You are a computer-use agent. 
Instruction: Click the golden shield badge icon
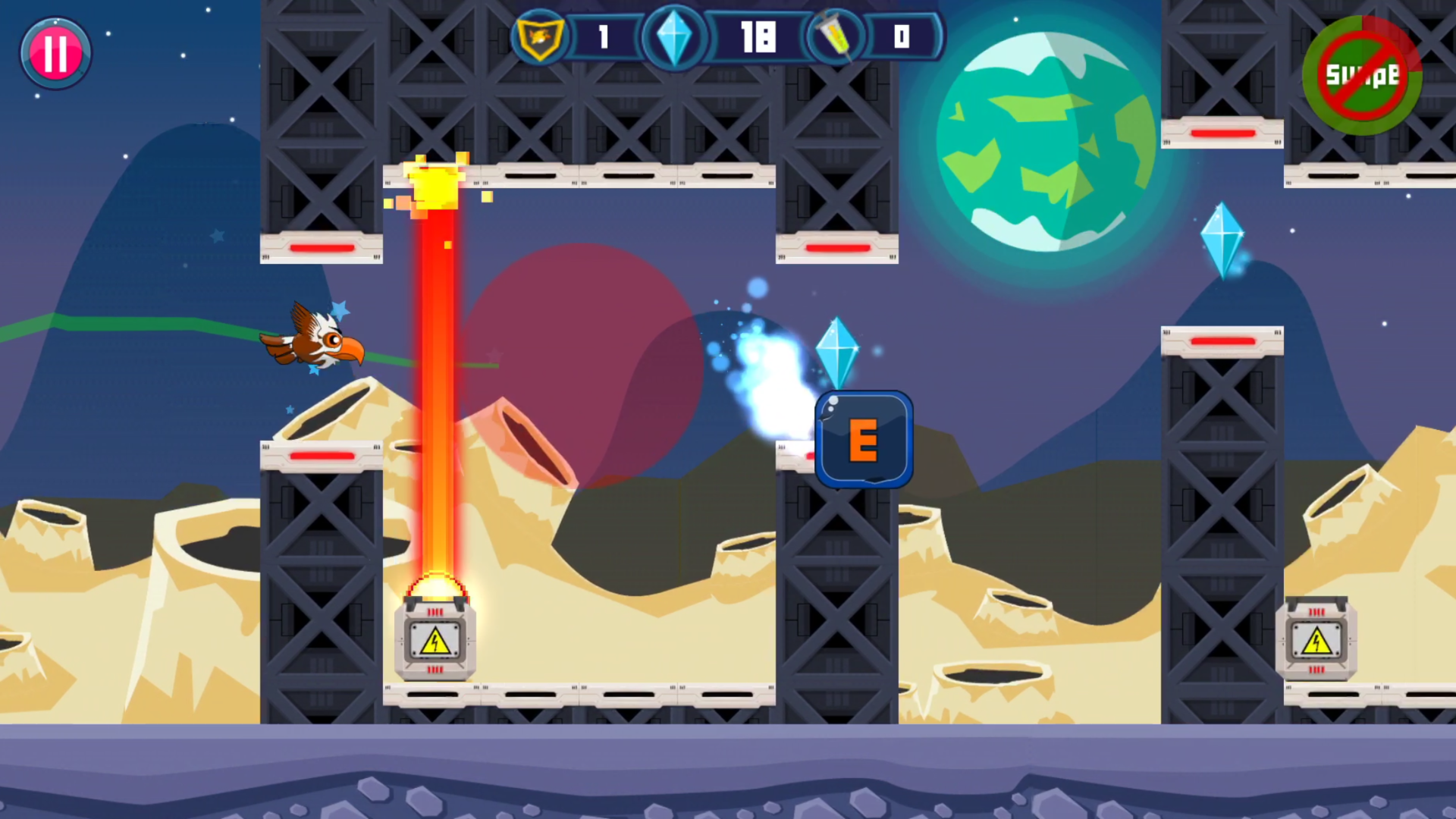coord(539,36)
